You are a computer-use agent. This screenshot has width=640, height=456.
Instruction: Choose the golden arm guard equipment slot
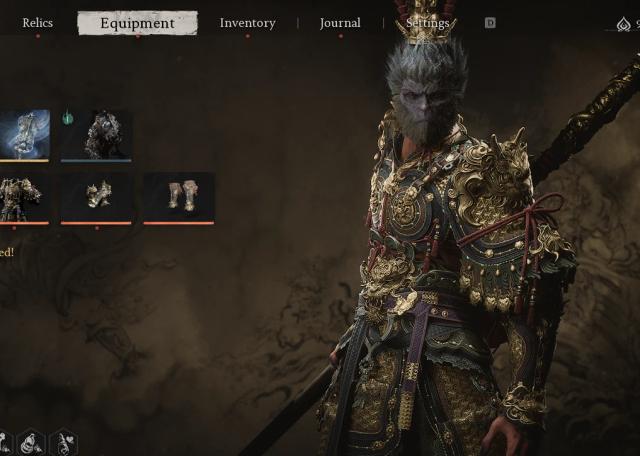[97, 196]
